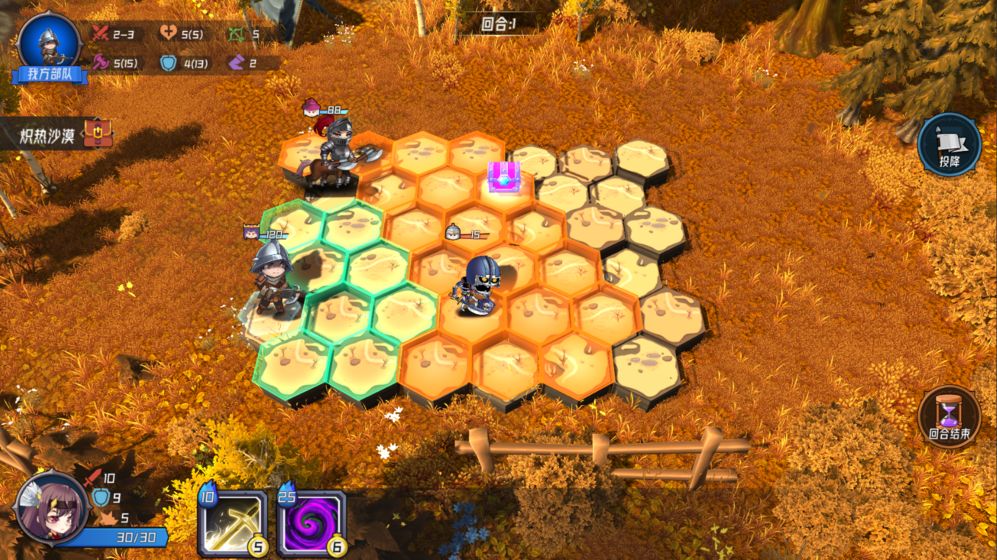
Task: Select the centaur knight unit with 88
Action: coord(335,155)
